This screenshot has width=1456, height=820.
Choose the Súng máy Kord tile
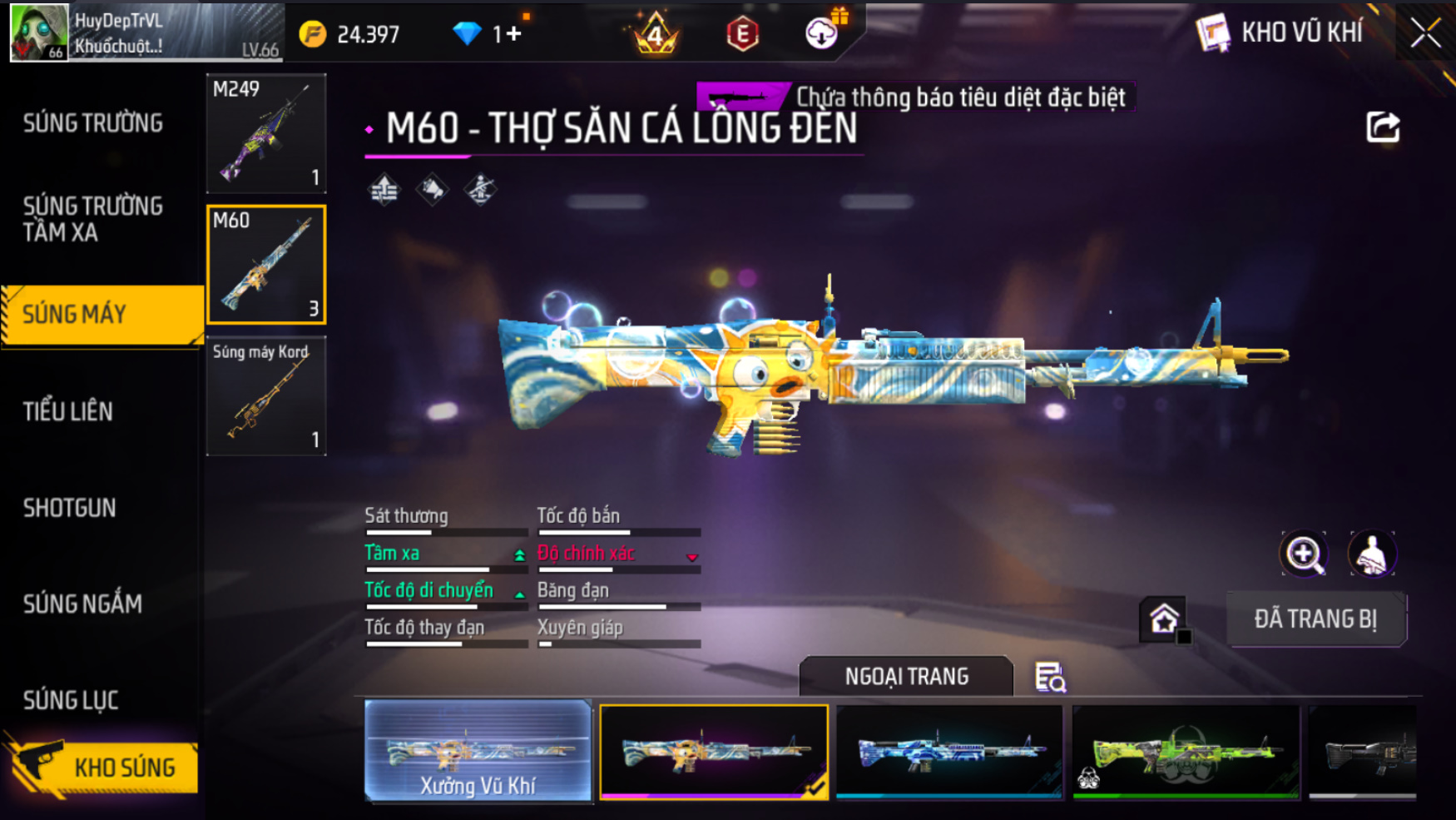266,396
